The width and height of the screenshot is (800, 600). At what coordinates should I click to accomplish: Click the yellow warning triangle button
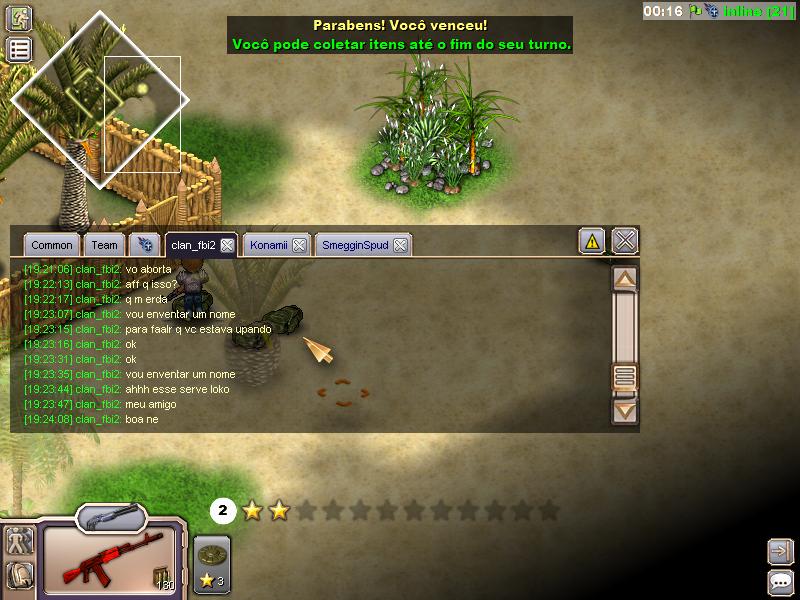point(592,241)
